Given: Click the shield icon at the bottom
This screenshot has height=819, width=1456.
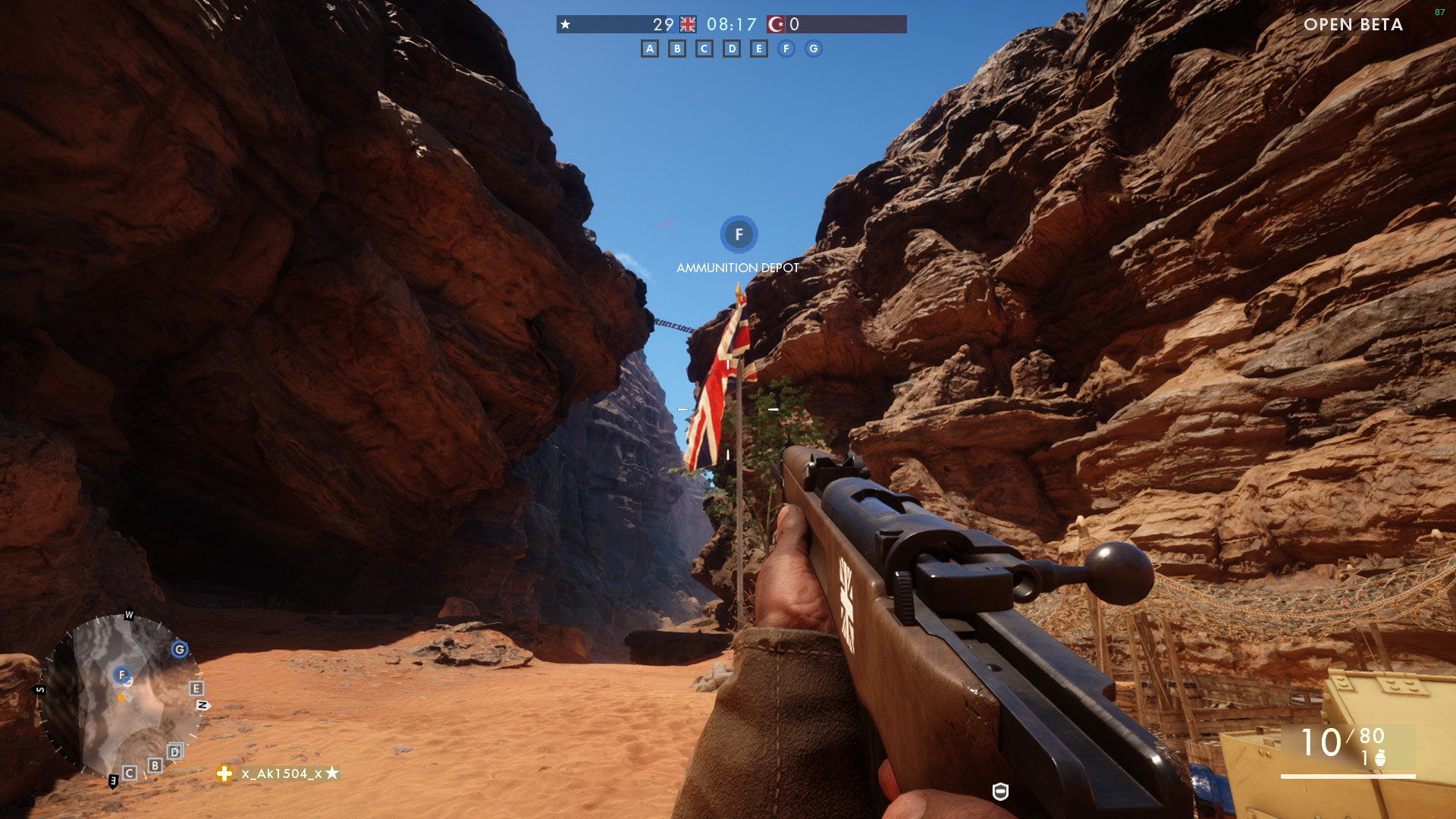Looking at the screenshot, I should (1000, 792).
